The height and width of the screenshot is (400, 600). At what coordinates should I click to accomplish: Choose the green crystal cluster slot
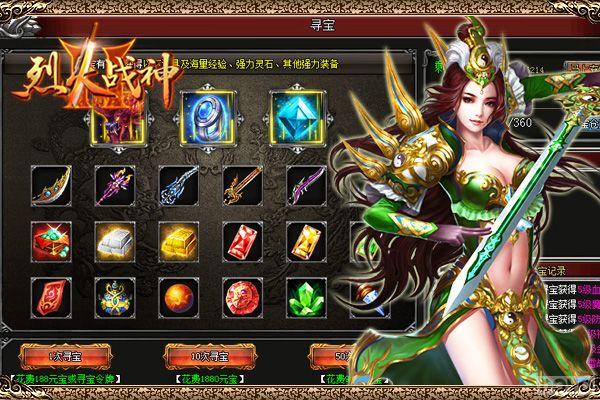(303, 295)
